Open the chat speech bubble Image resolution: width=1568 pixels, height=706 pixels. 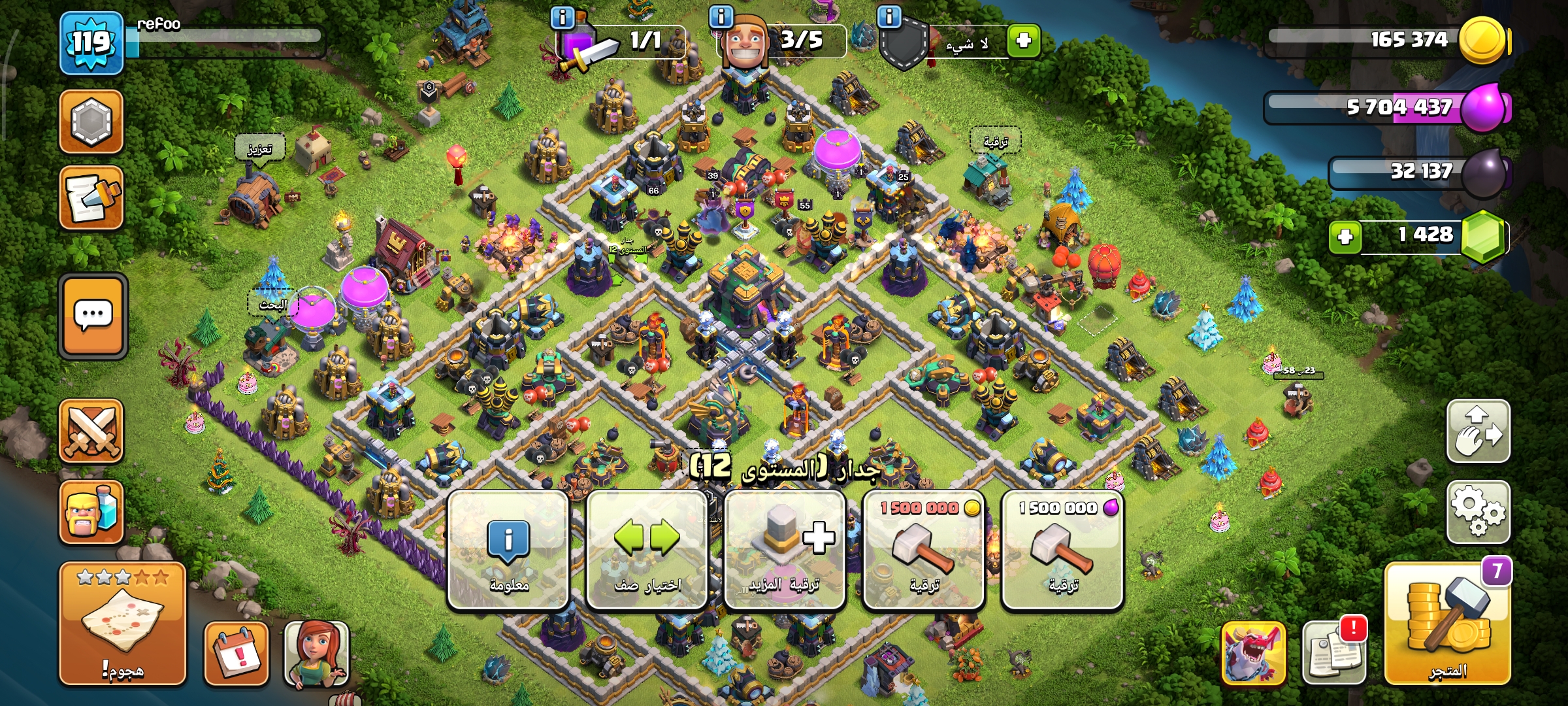[x=93, y=316]
